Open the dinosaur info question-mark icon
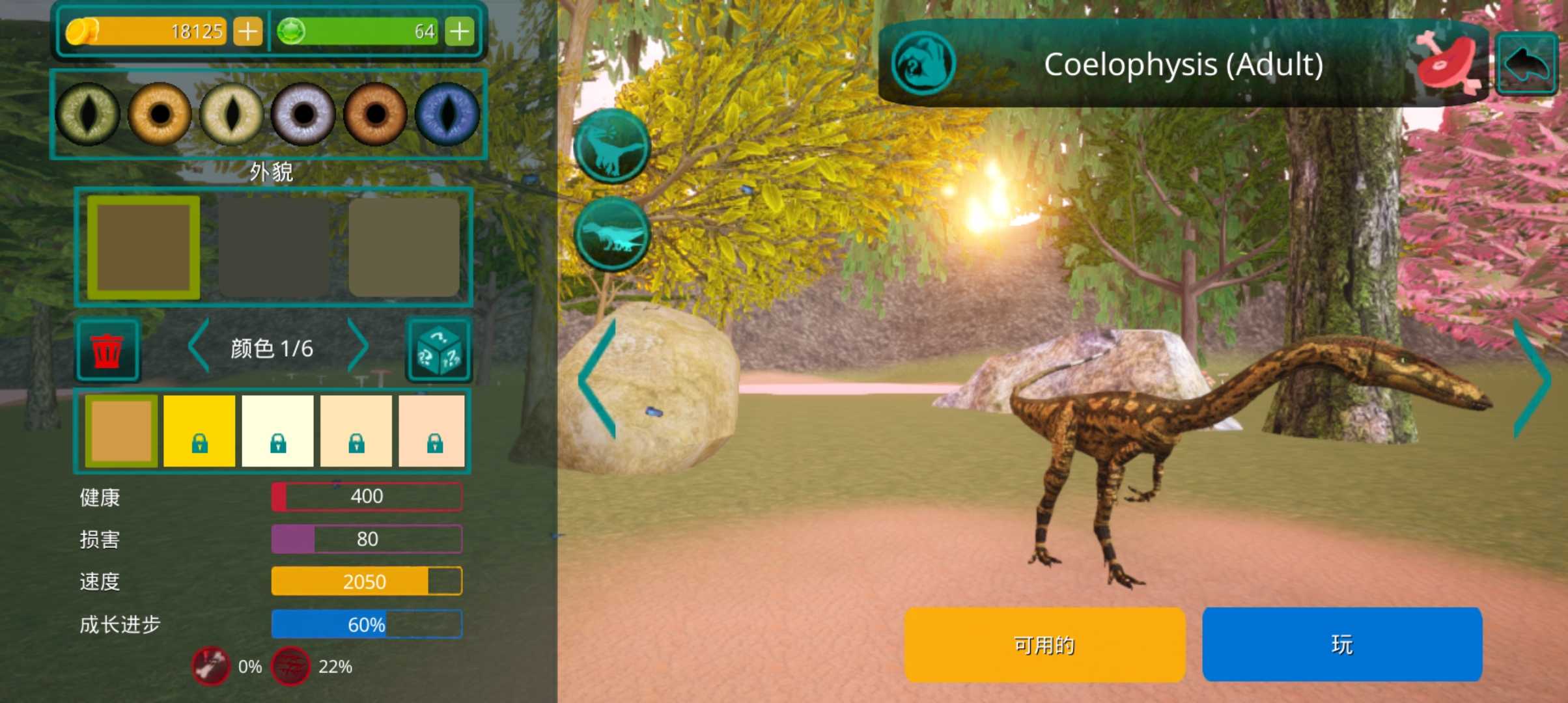The height and width of the screenshot is (703, 1568). [x=923, y=64]
